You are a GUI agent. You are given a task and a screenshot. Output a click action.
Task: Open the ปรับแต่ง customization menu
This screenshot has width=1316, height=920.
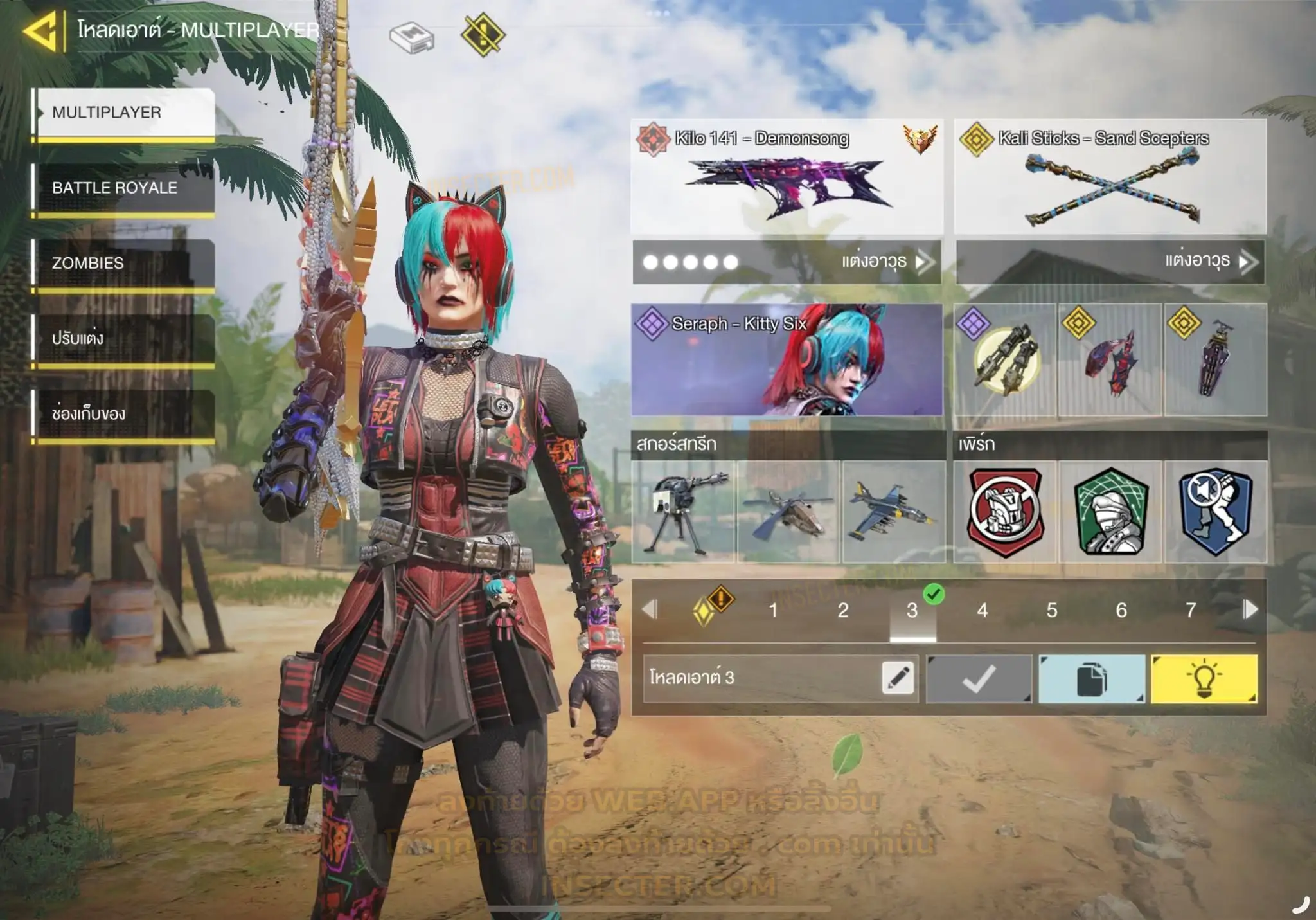pyautogui.click(x=124, y=338)
